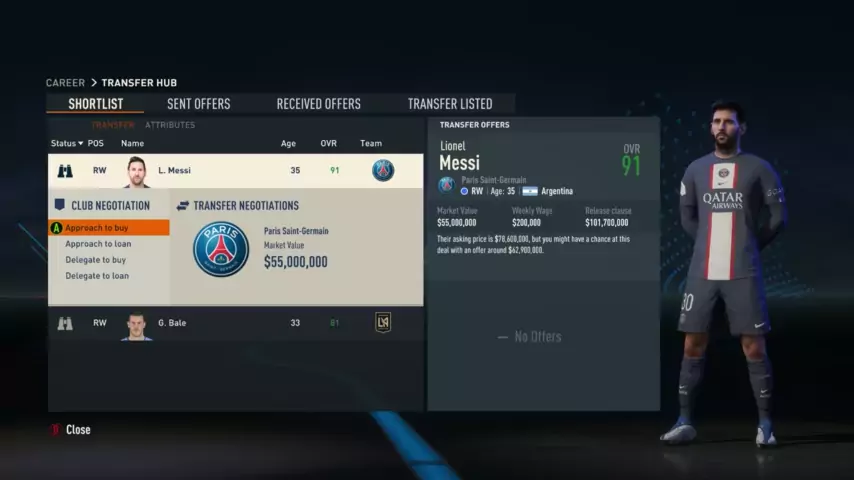View the Attributes sub-tab
Image resolution: width=854 pixels, height=480 pixels.
click(170, 125)
